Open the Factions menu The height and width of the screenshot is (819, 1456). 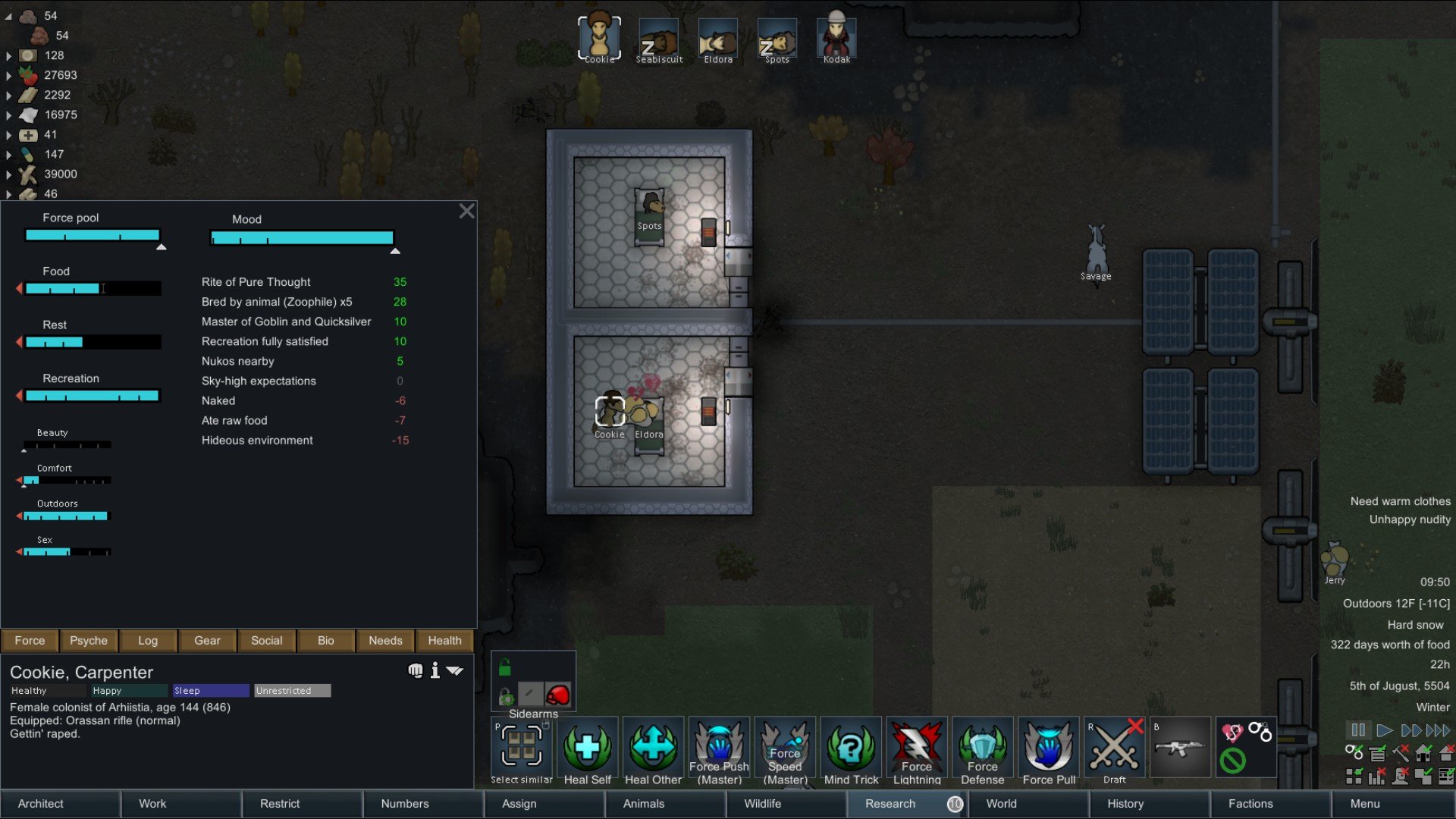tap(1250, 804)
